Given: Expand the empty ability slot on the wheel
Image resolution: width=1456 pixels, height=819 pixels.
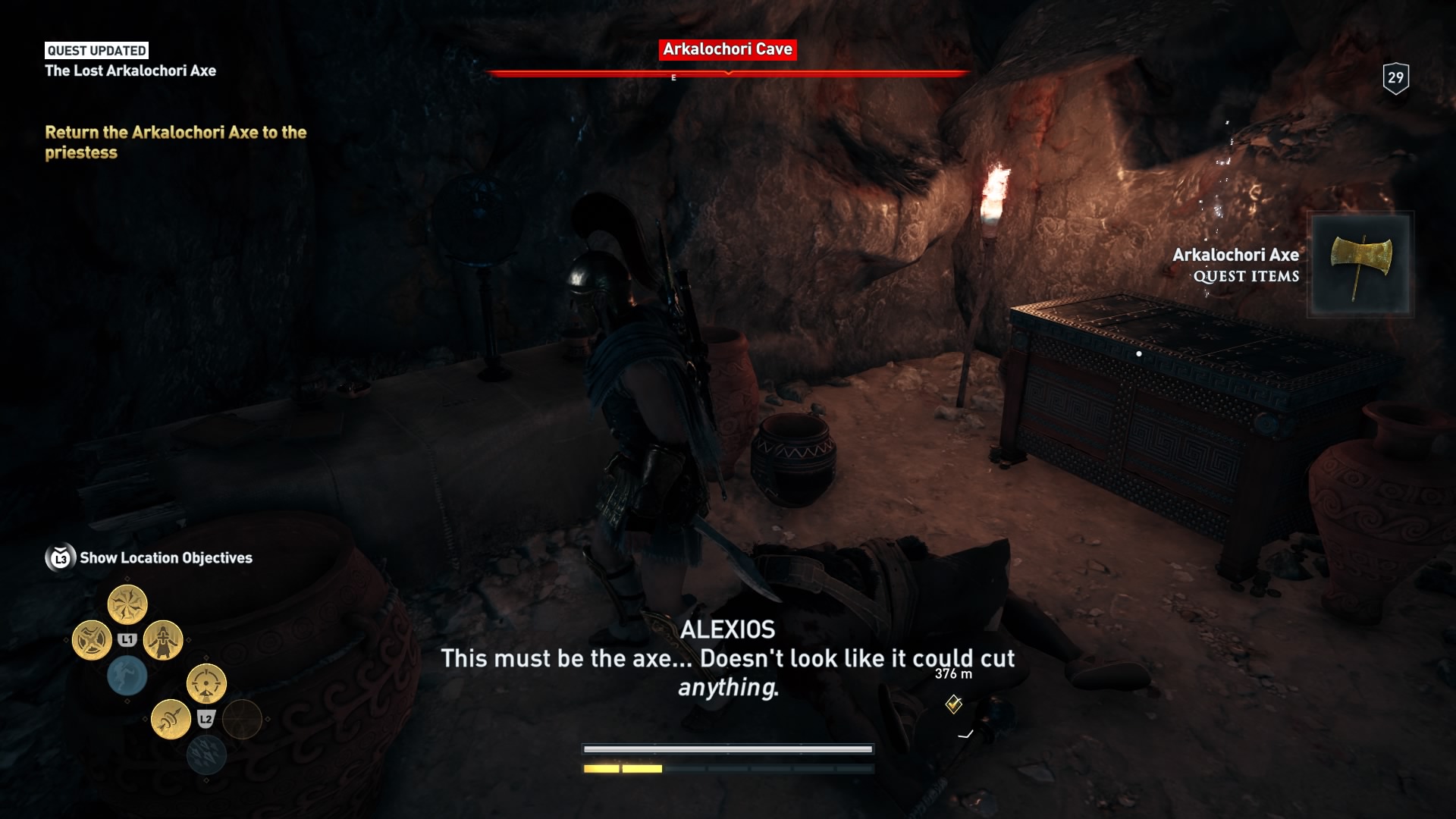Looking at the screenshot, I should pos(243,720).
